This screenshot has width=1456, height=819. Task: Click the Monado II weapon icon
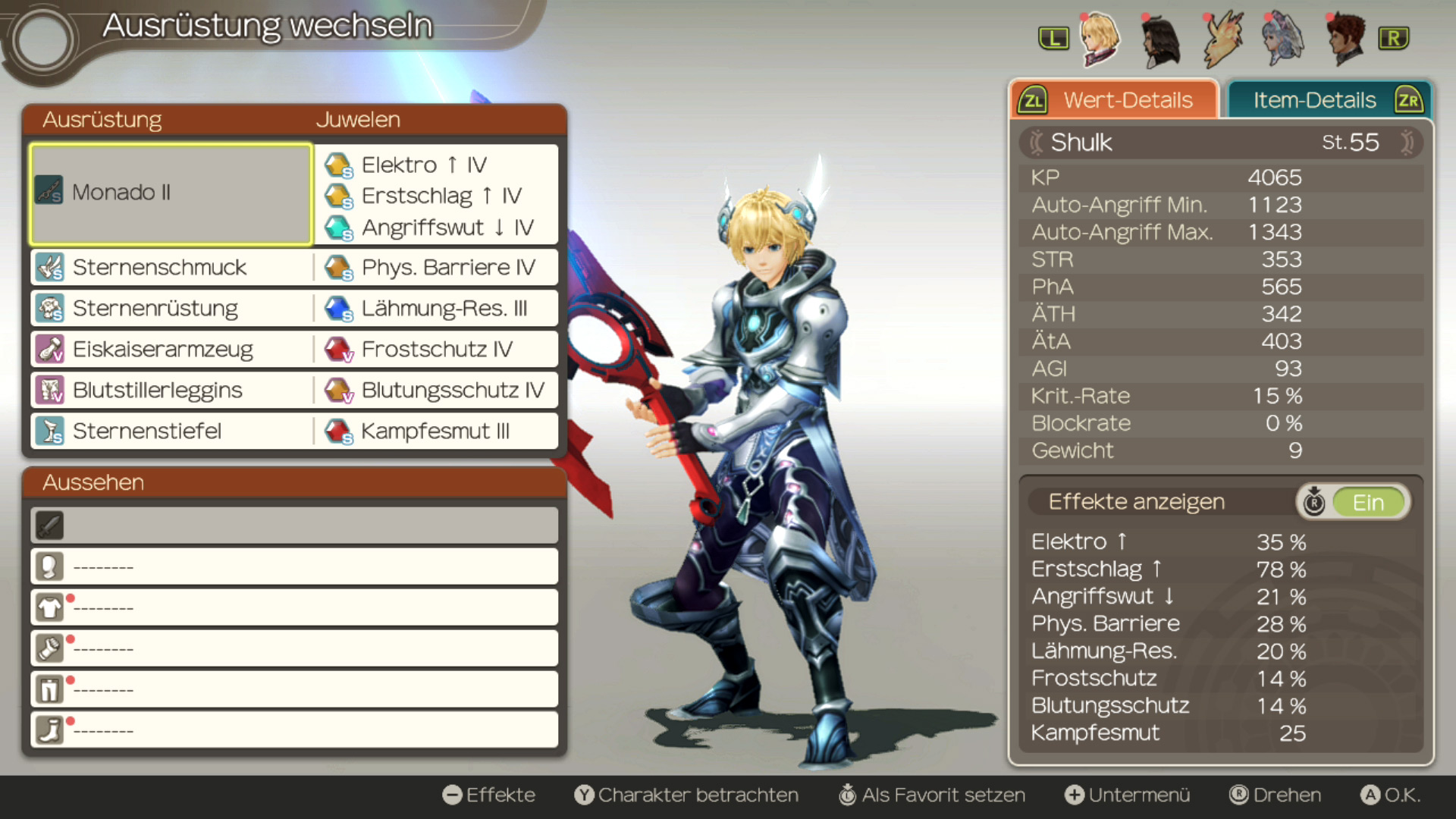point(48,192)
